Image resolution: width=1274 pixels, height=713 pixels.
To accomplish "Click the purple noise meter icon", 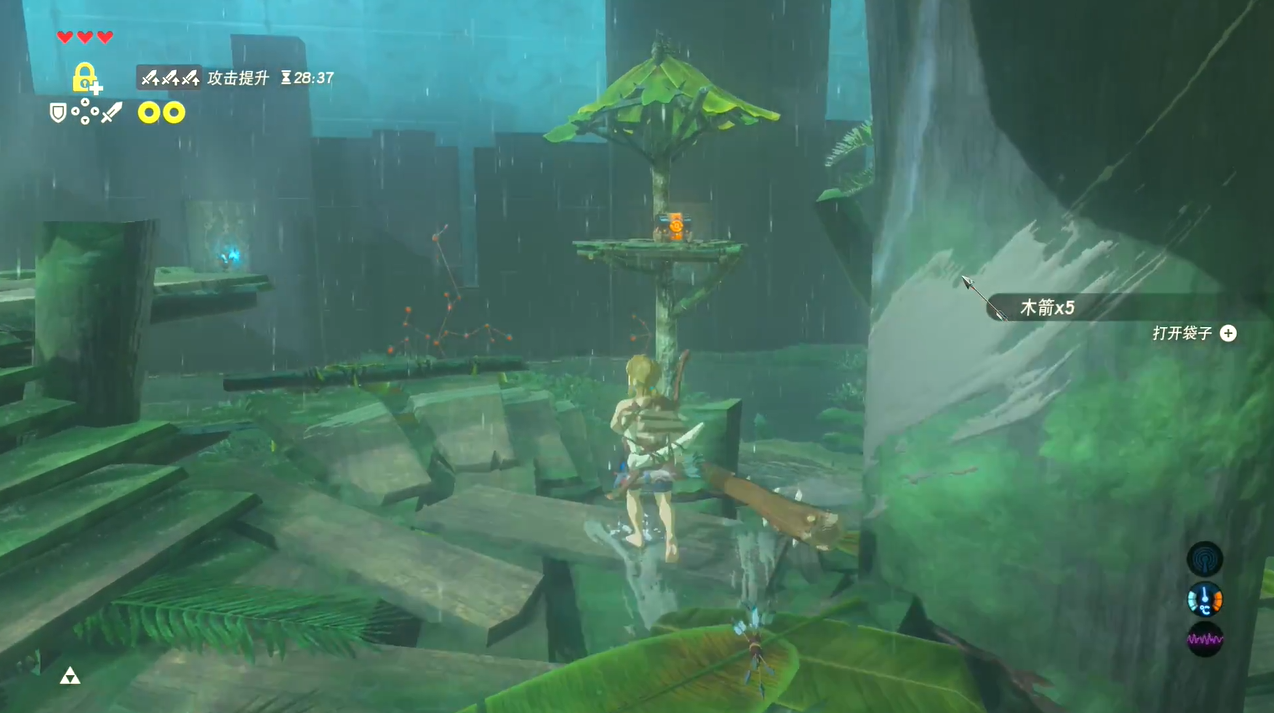I will click(1204, 639).
